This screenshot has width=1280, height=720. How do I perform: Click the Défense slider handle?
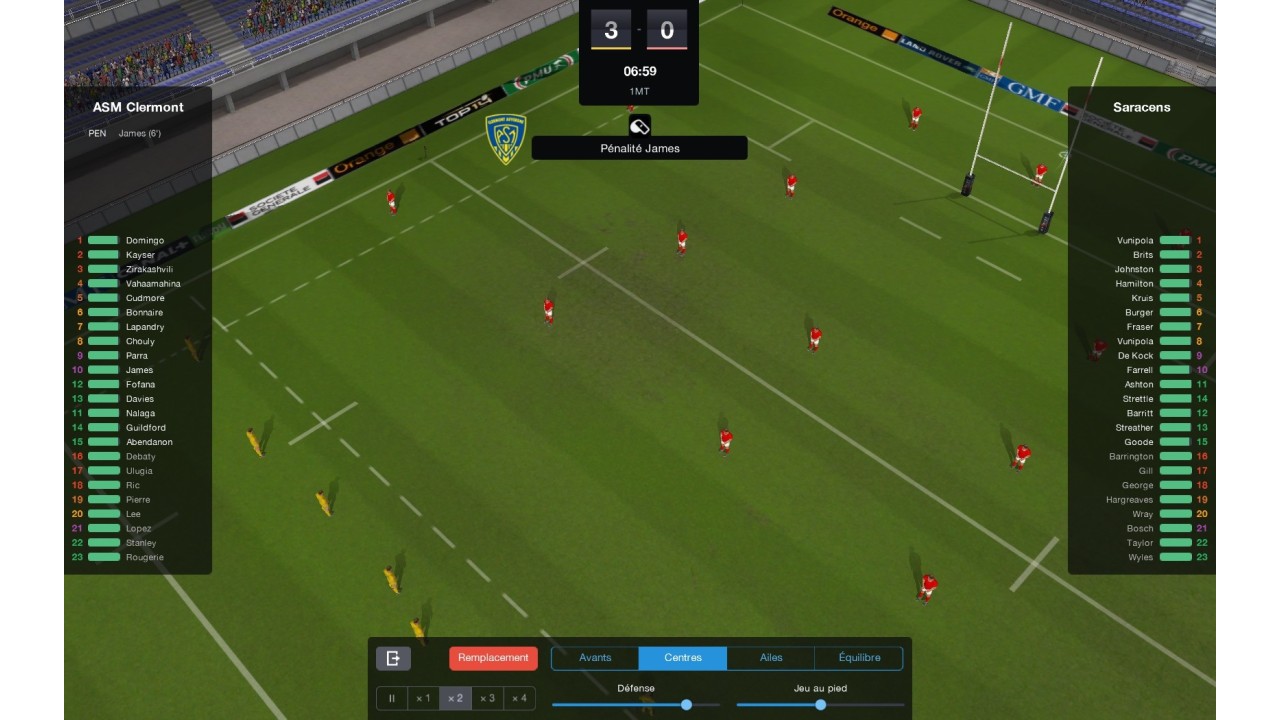[686, 705]
